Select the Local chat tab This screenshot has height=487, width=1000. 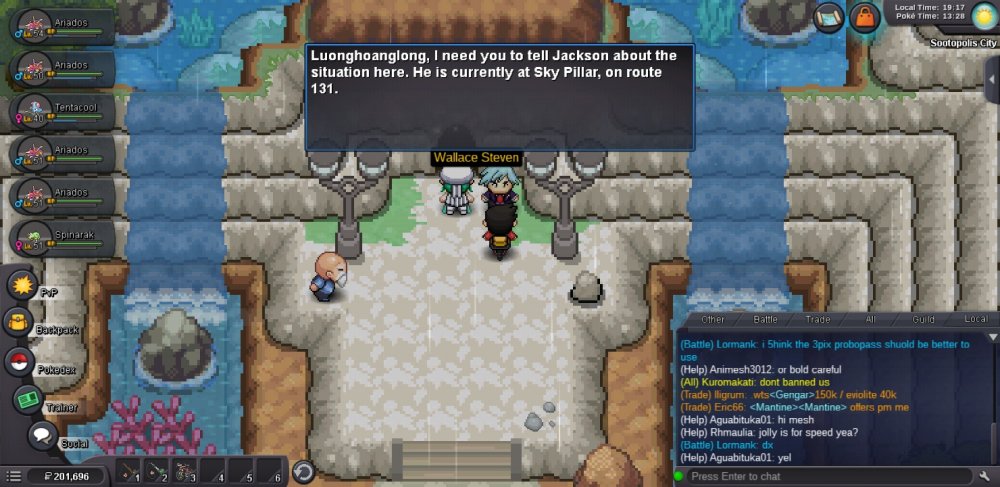(975, 319)
